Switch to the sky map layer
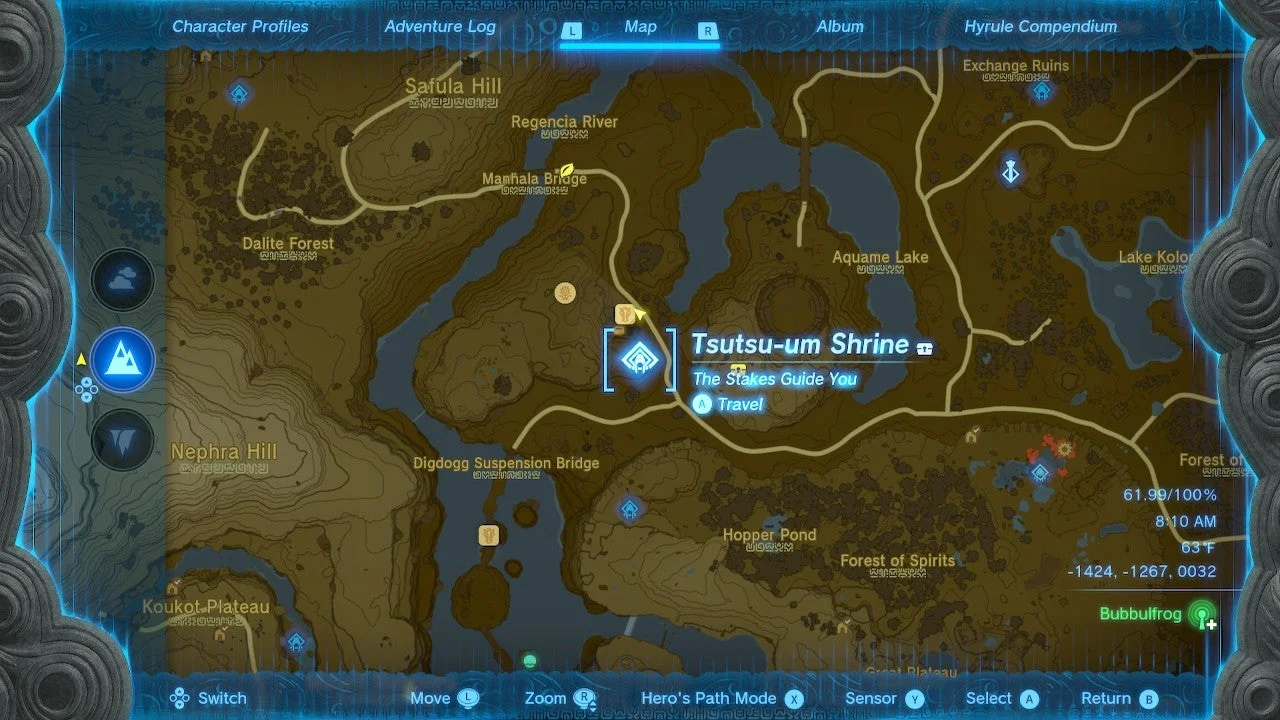Image resolution: width=1280 pixels, height=720 pixels. [x=122, y=280]
